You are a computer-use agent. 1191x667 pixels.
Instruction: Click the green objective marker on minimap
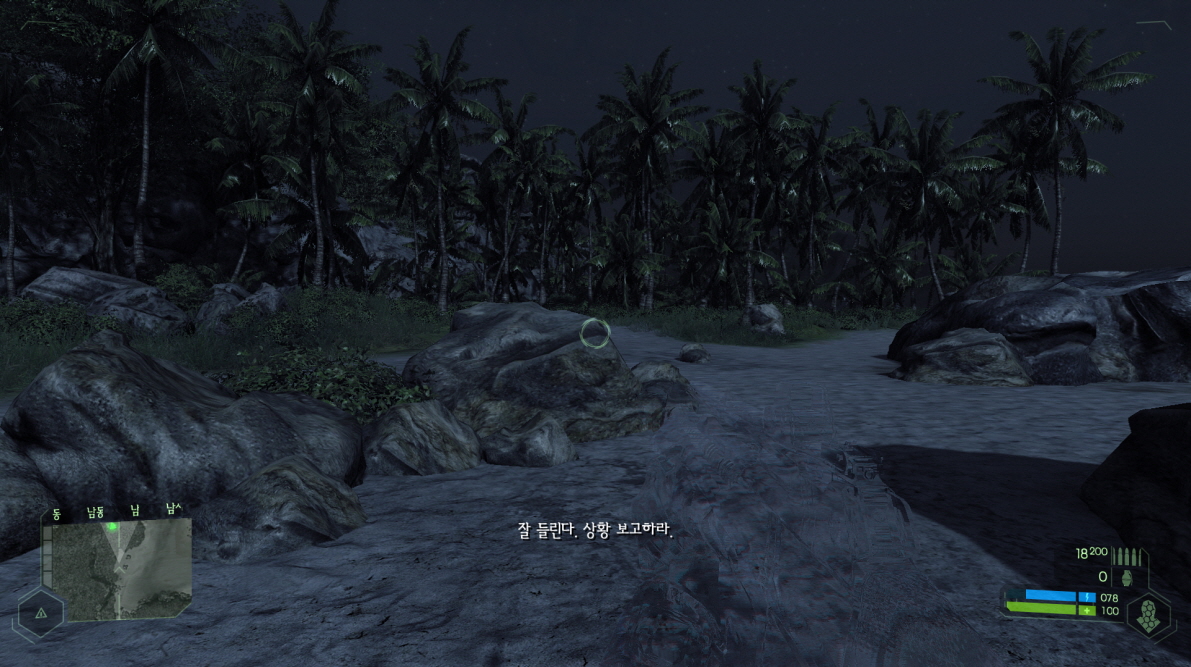pyautogui.click(x=113, y=526)
